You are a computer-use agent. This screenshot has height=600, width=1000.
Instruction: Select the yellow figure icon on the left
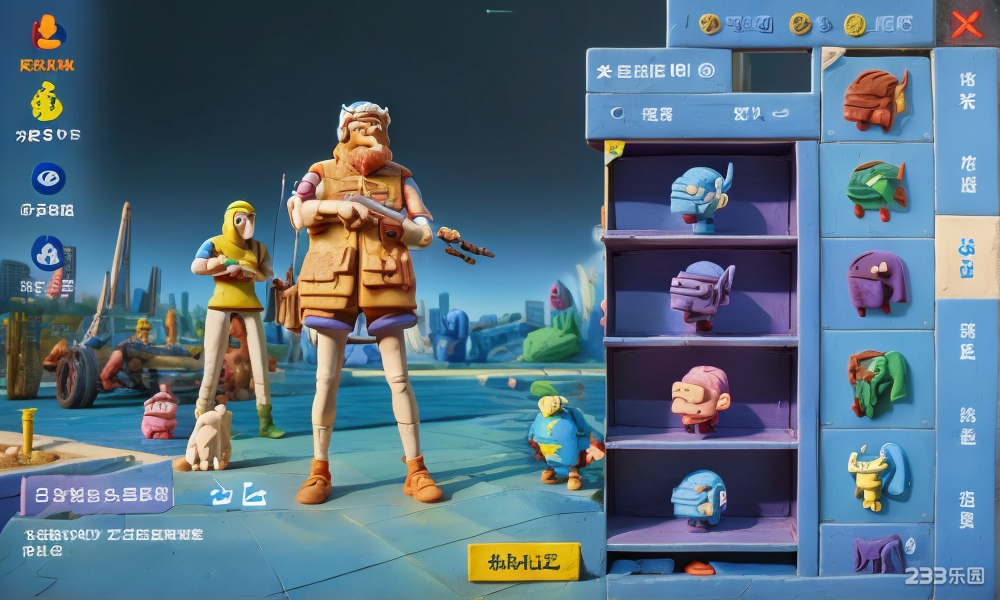point(47,103)
